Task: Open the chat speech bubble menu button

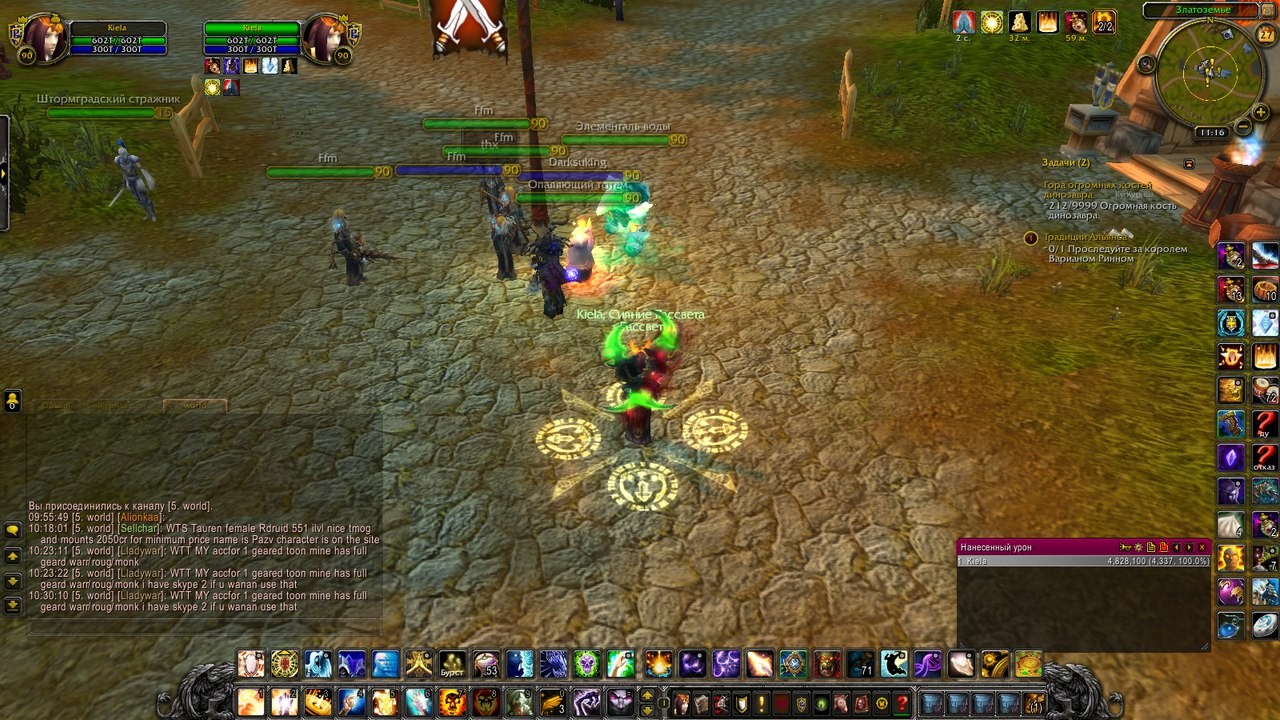Action: 13,529
